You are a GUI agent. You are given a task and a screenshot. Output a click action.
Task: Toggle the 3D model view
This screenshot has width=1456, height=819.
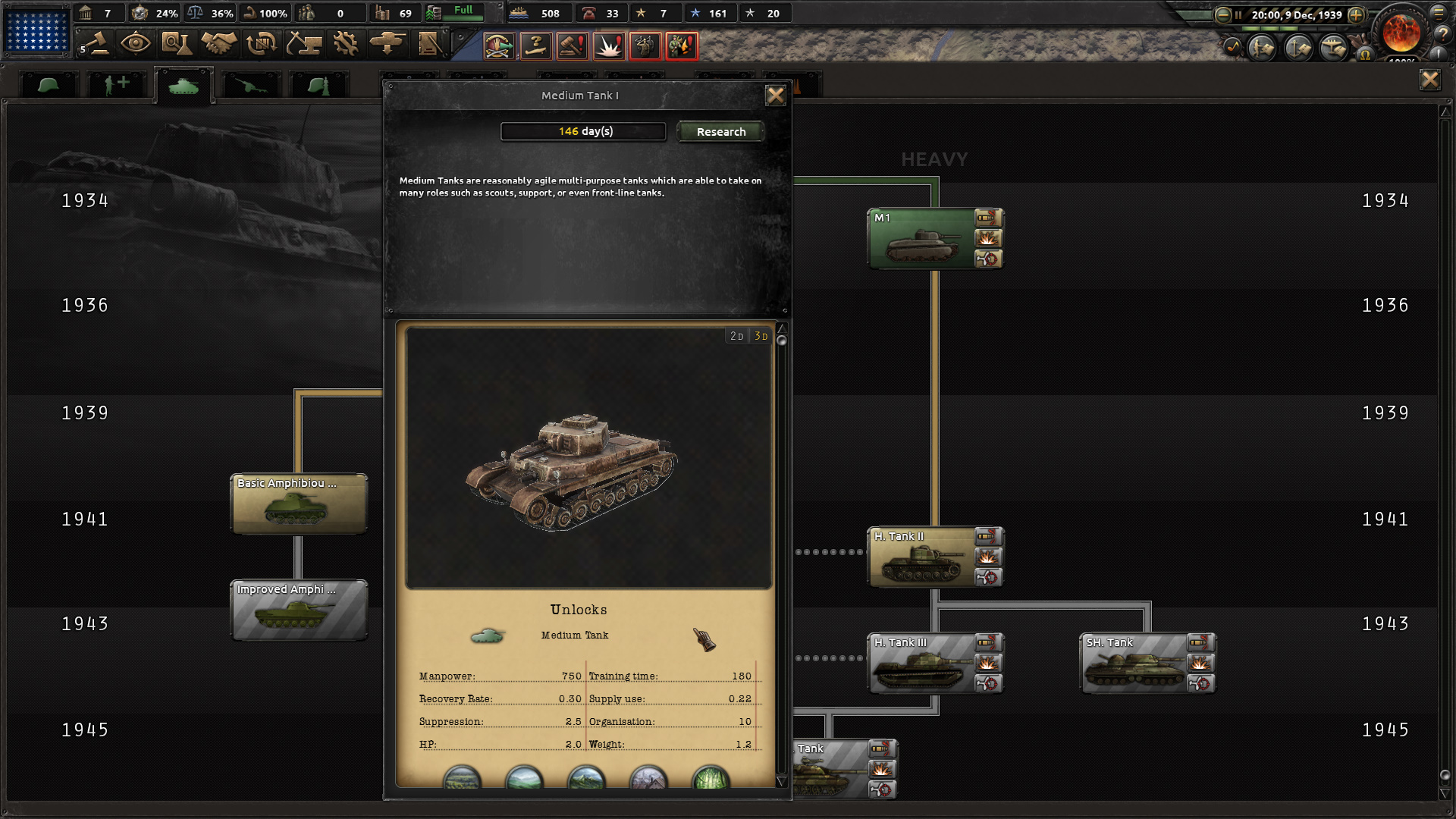point(761,334)
